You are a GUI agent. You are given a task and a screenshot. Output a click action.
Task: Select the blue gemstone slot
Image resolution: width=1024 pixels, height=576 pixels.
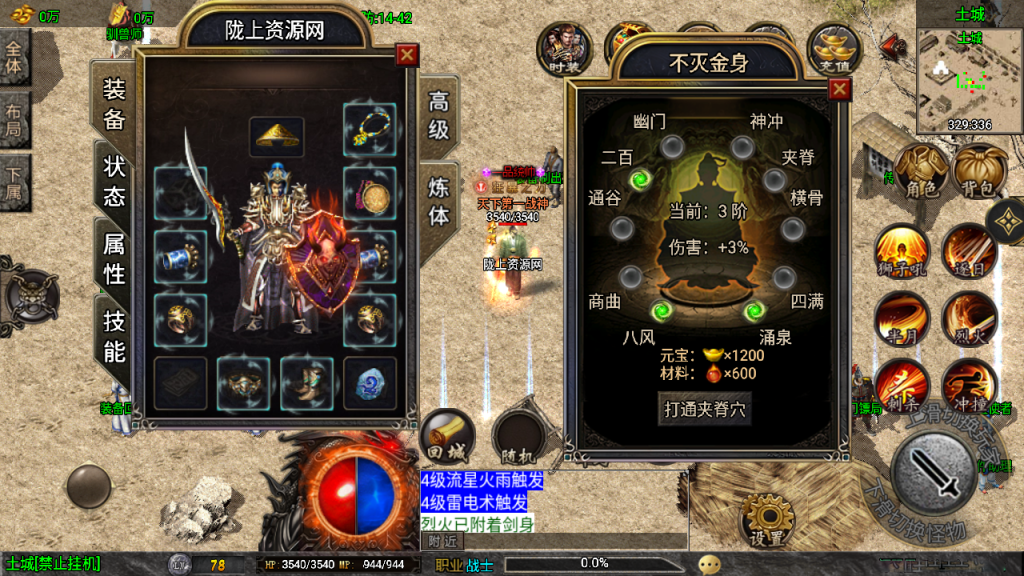369,383
